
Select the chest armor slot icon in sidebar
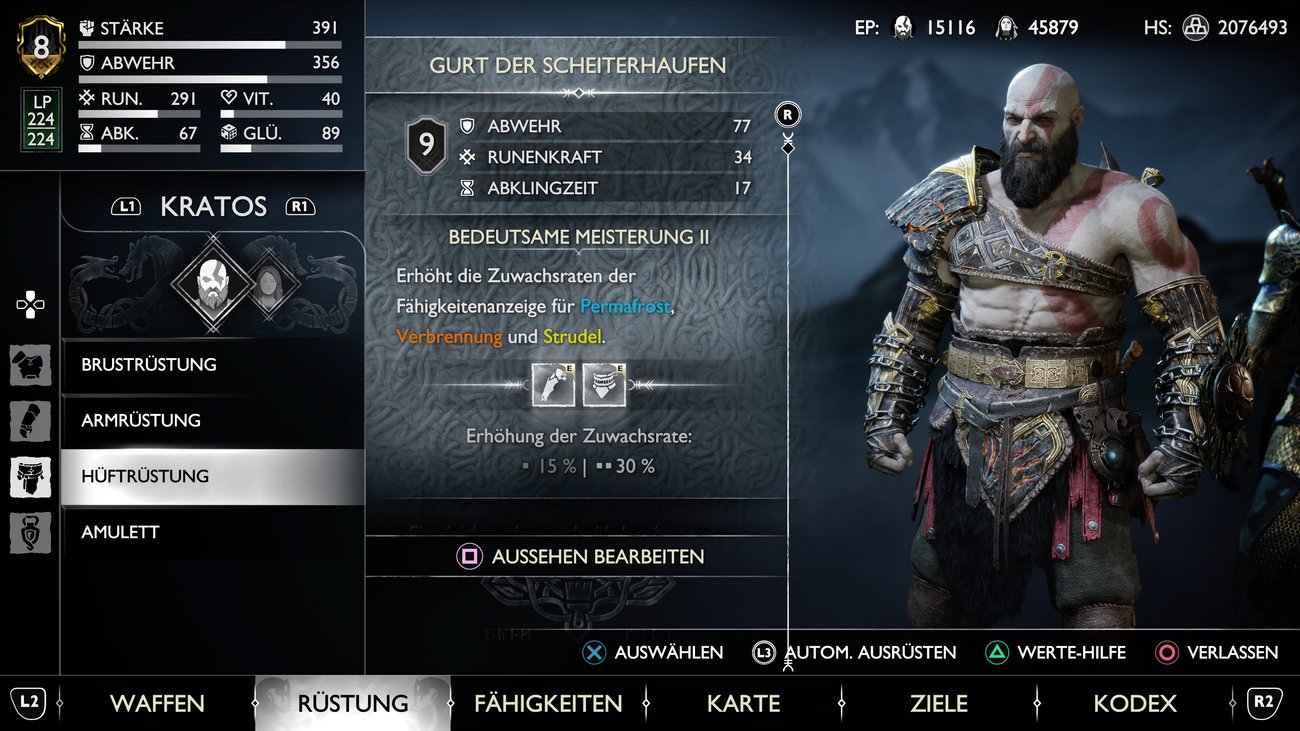[30, 365]
